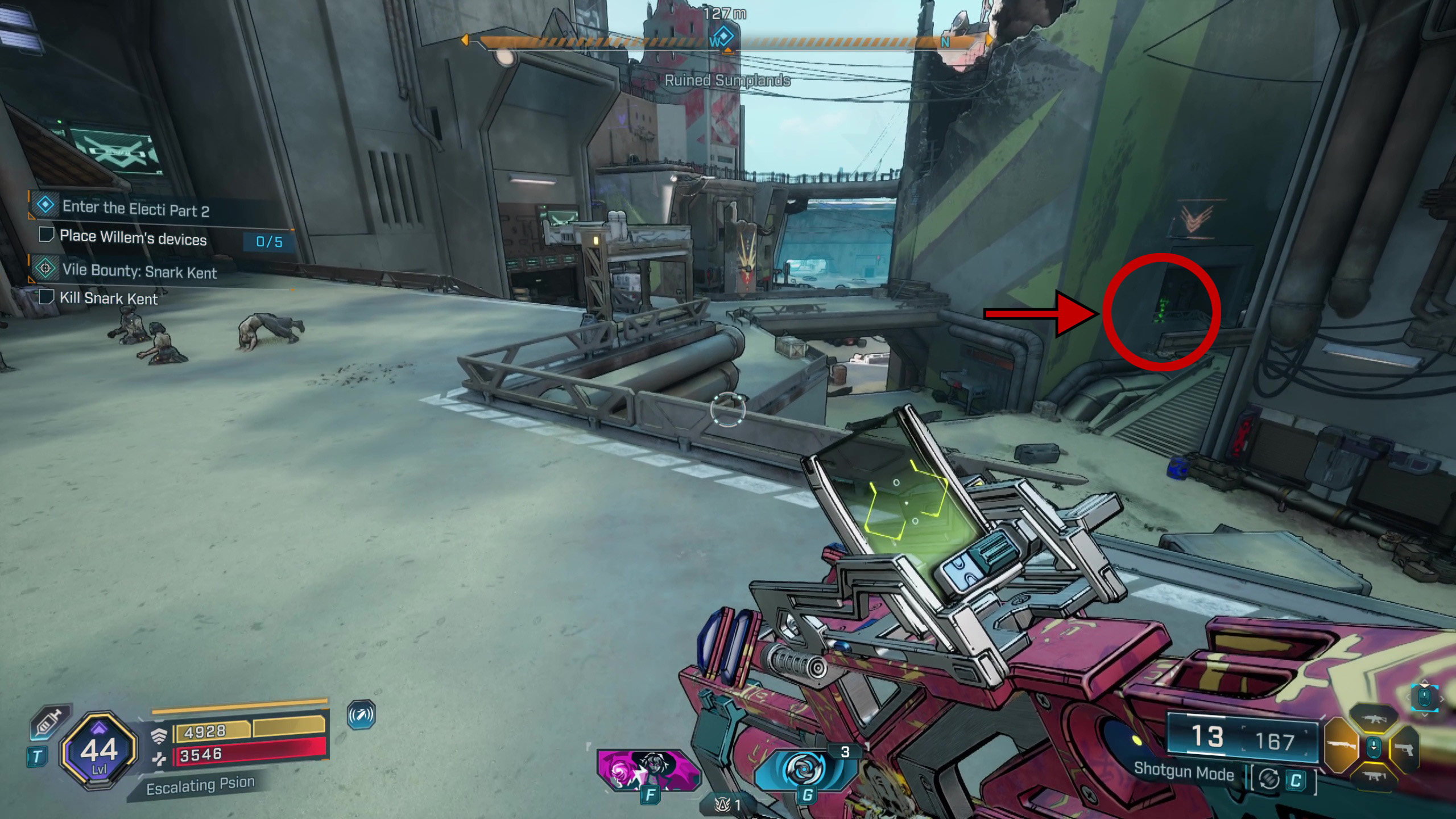Activate the pink siren action skill
Screen dimensions: 1456x819
click(647, 769)
